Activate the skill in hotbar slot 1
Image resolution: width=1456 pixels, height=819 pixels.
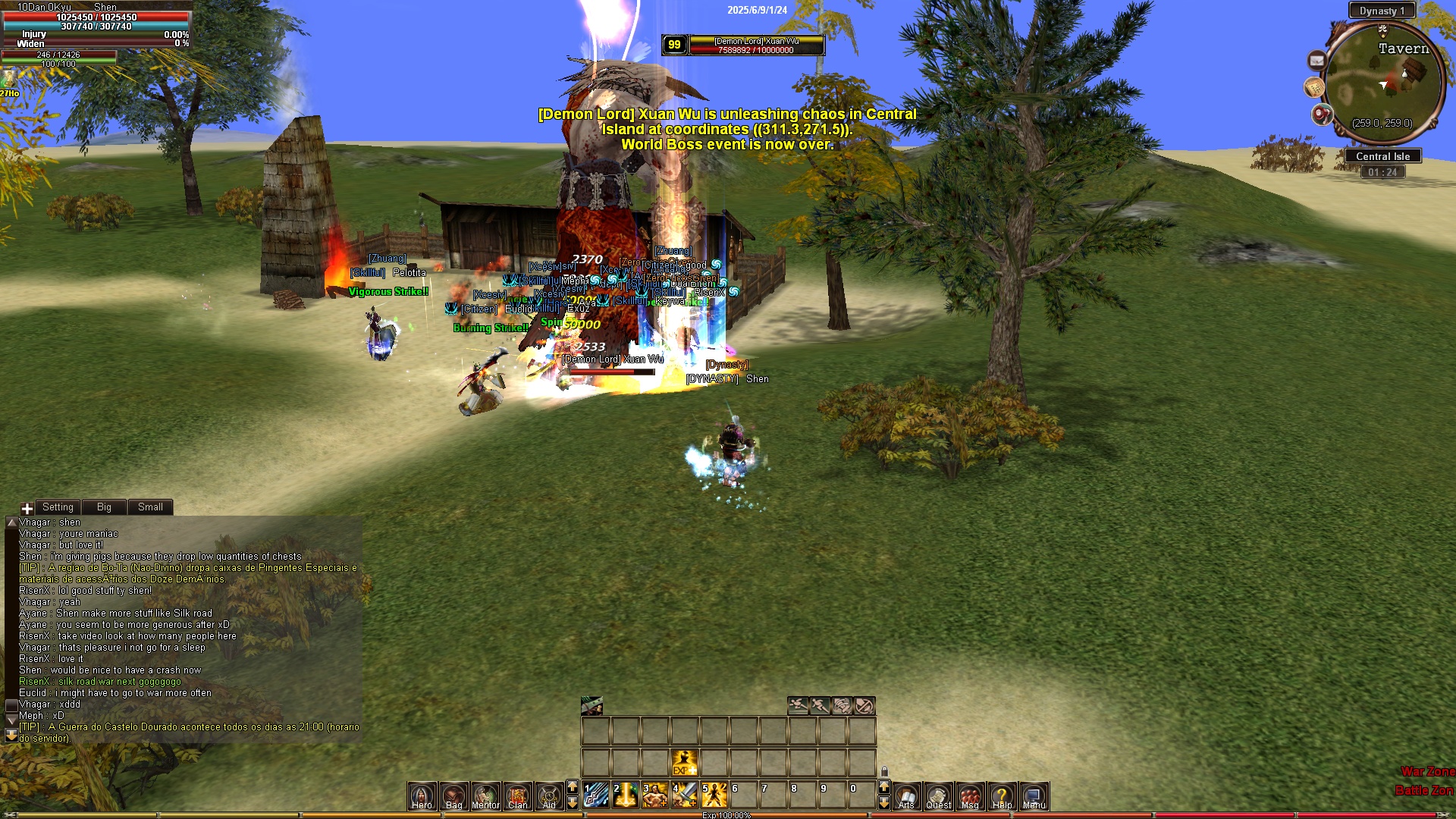tap(597, 795)
